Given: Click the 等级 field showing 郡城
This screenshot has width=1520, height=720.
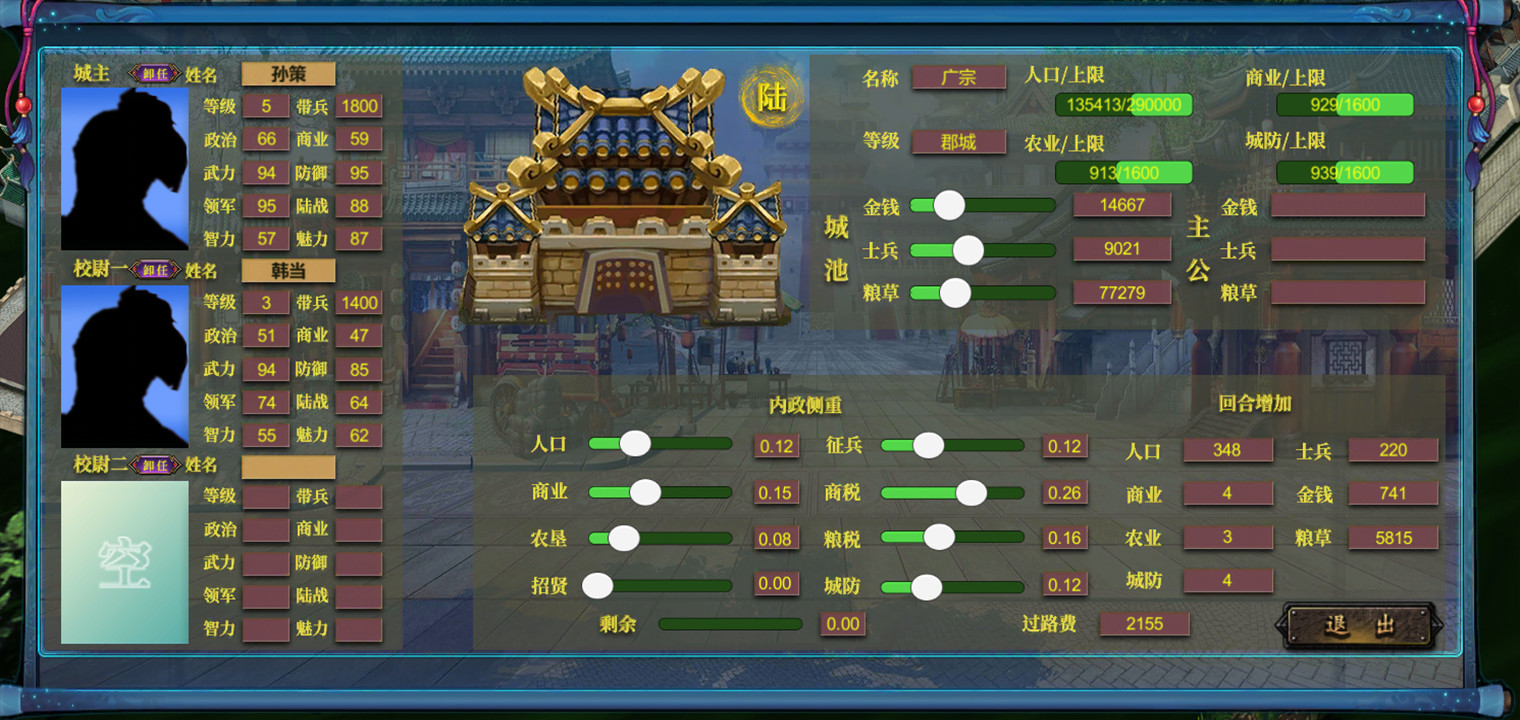Looking at the screenshot, I should pos(957,142).
